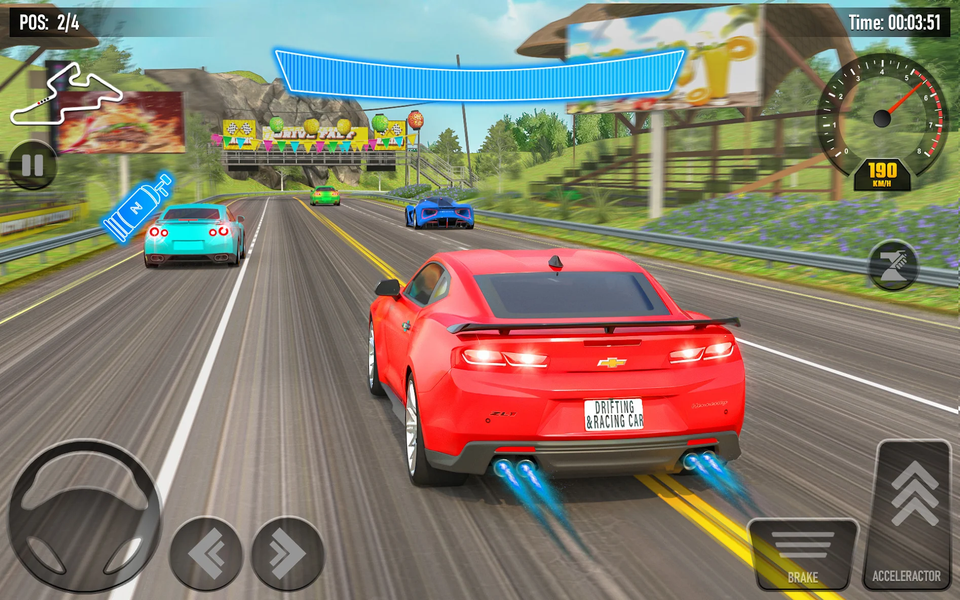
Task: Hit the Brake pedal
Action: 802,553
